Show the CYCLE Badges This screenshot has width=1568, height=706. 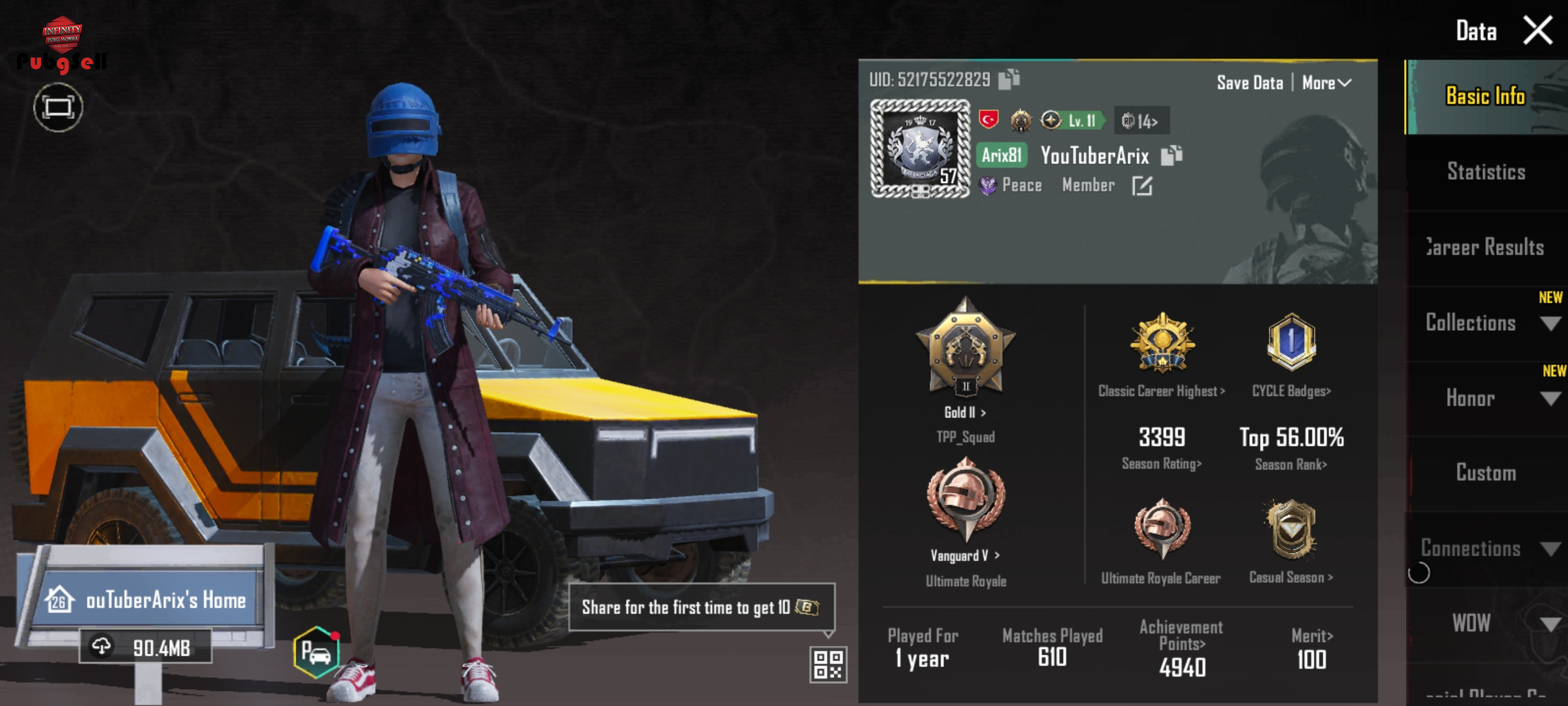pos(1291,391)
